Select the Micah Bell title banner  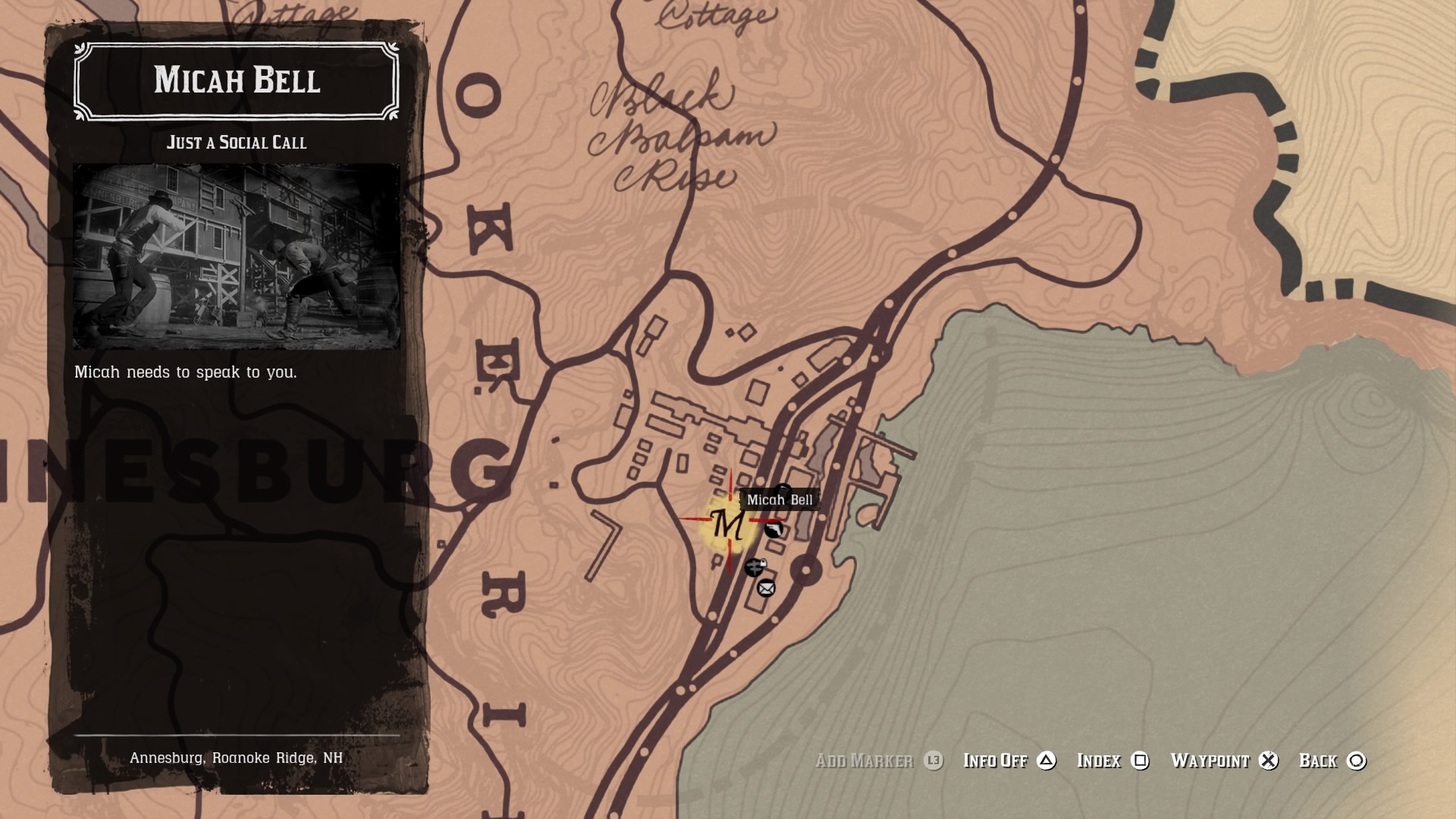[237, 80]
